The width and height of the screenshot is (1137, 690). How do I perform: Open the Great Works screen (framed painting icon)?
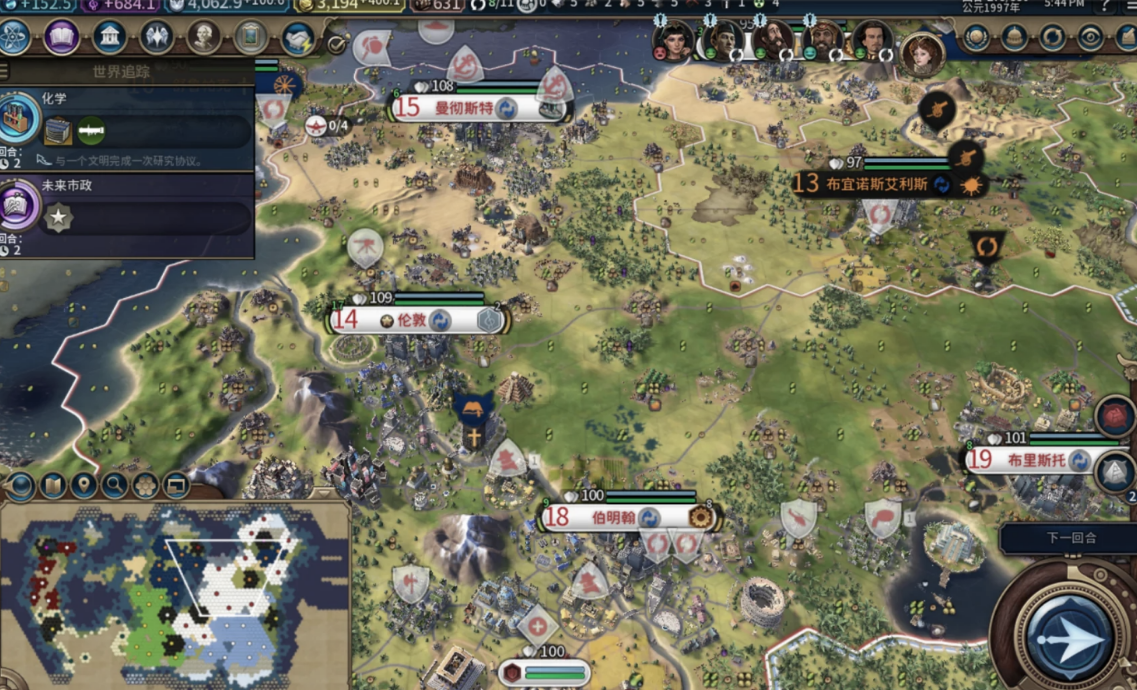(251, 38)
